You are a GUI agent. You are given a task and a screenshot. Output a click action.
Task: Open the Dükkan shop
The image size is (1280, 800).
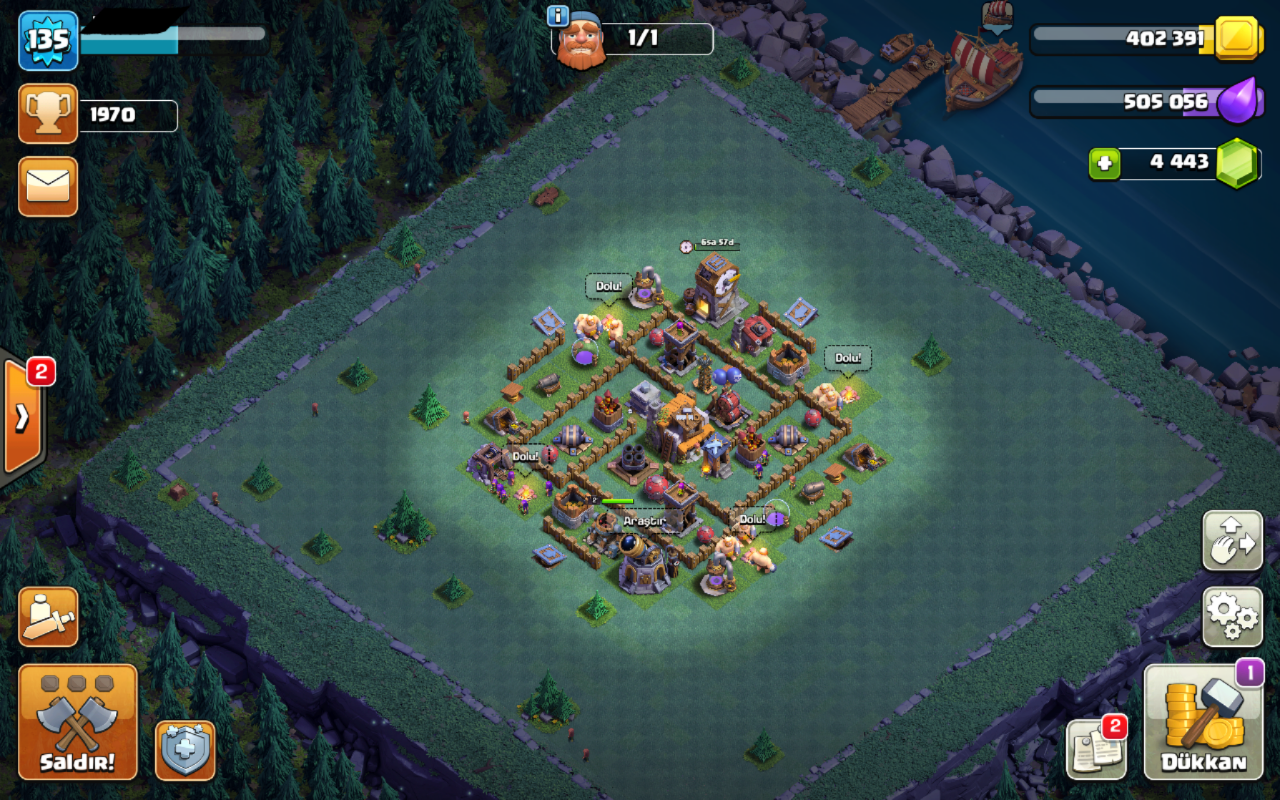pyautogui.click(x=1203, y=722)
